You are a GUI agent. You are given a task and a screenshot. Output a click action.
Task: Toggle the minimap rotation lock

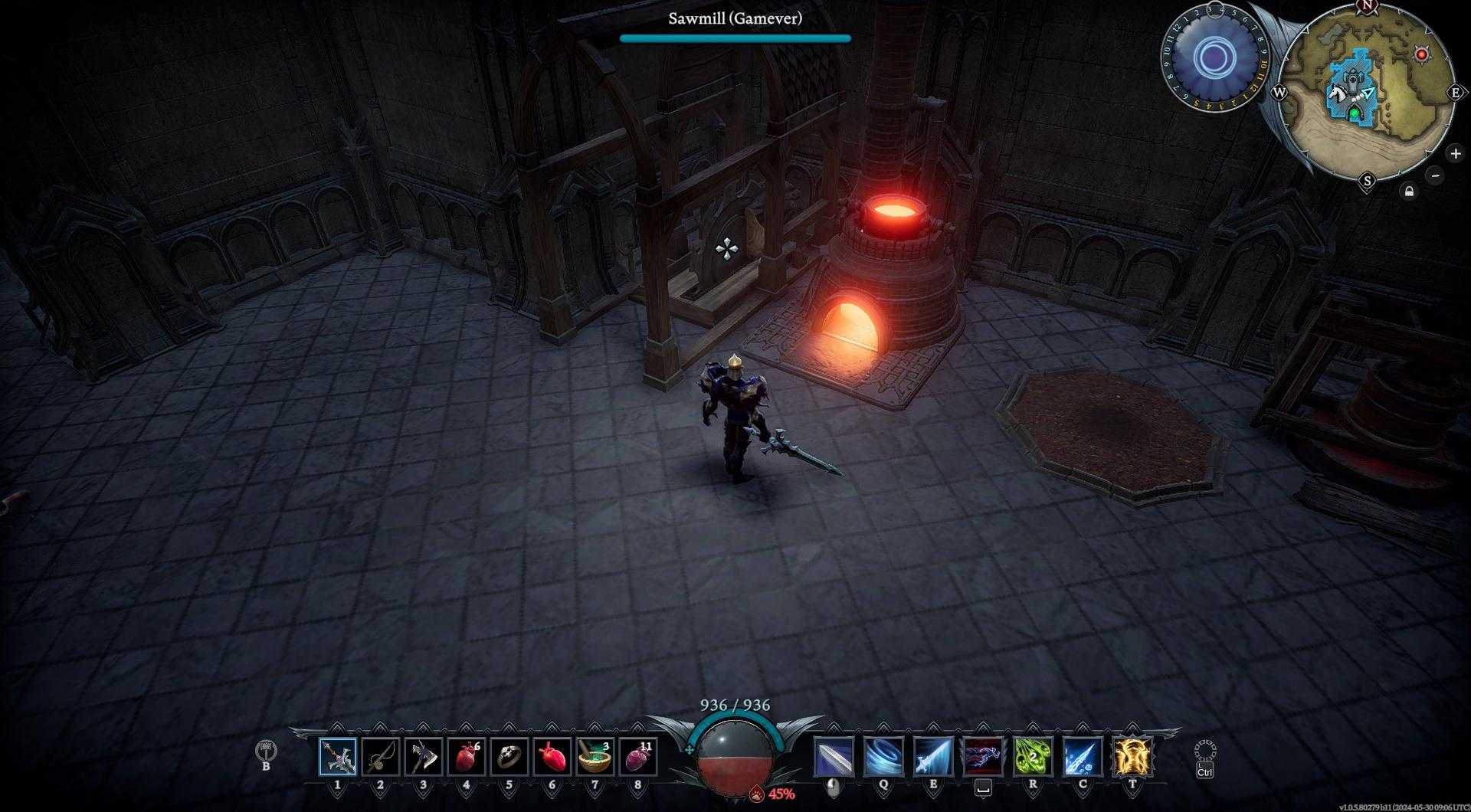click(x=1409, y=190)
